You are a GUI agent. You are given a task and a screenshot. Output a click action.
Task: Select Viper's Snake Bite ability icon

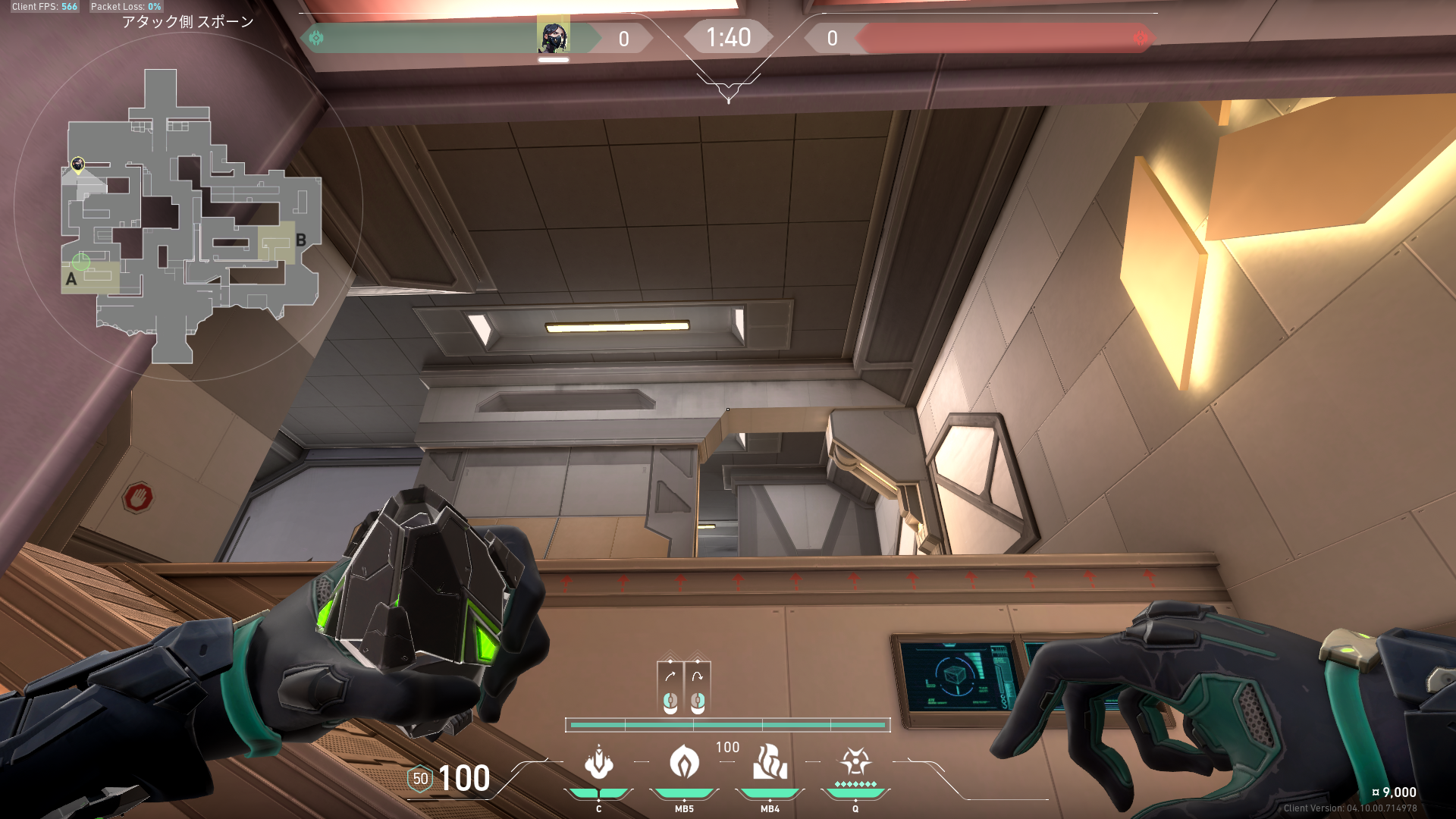click(x=598, y=763)
